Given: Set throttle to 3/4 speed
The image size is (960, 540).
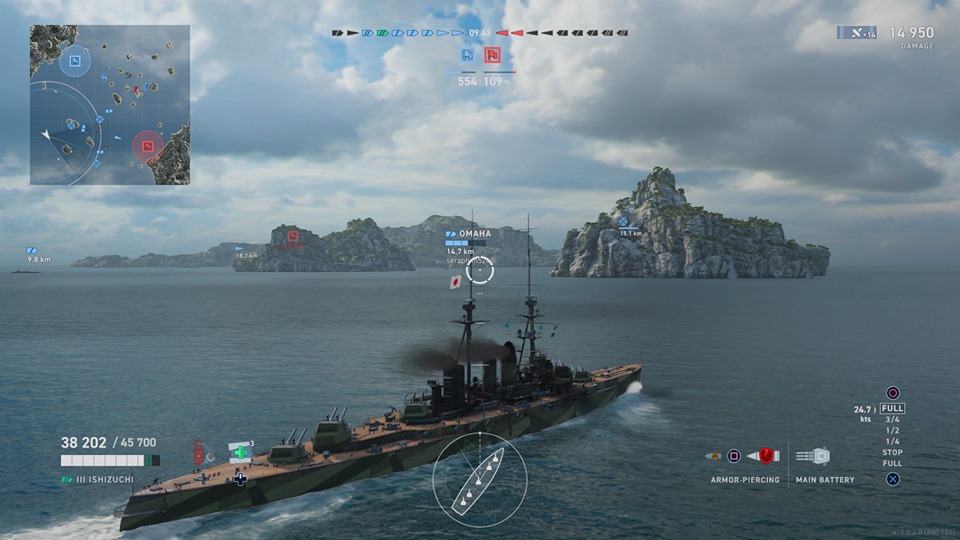Looking at the screenshot, I should coord(892,420).
